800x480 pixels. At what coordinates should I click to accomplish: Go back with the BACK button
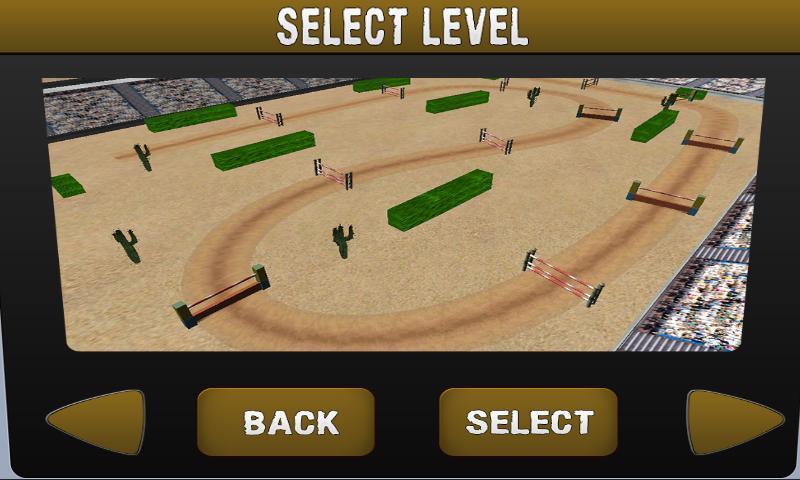click(x=286, y=421)
